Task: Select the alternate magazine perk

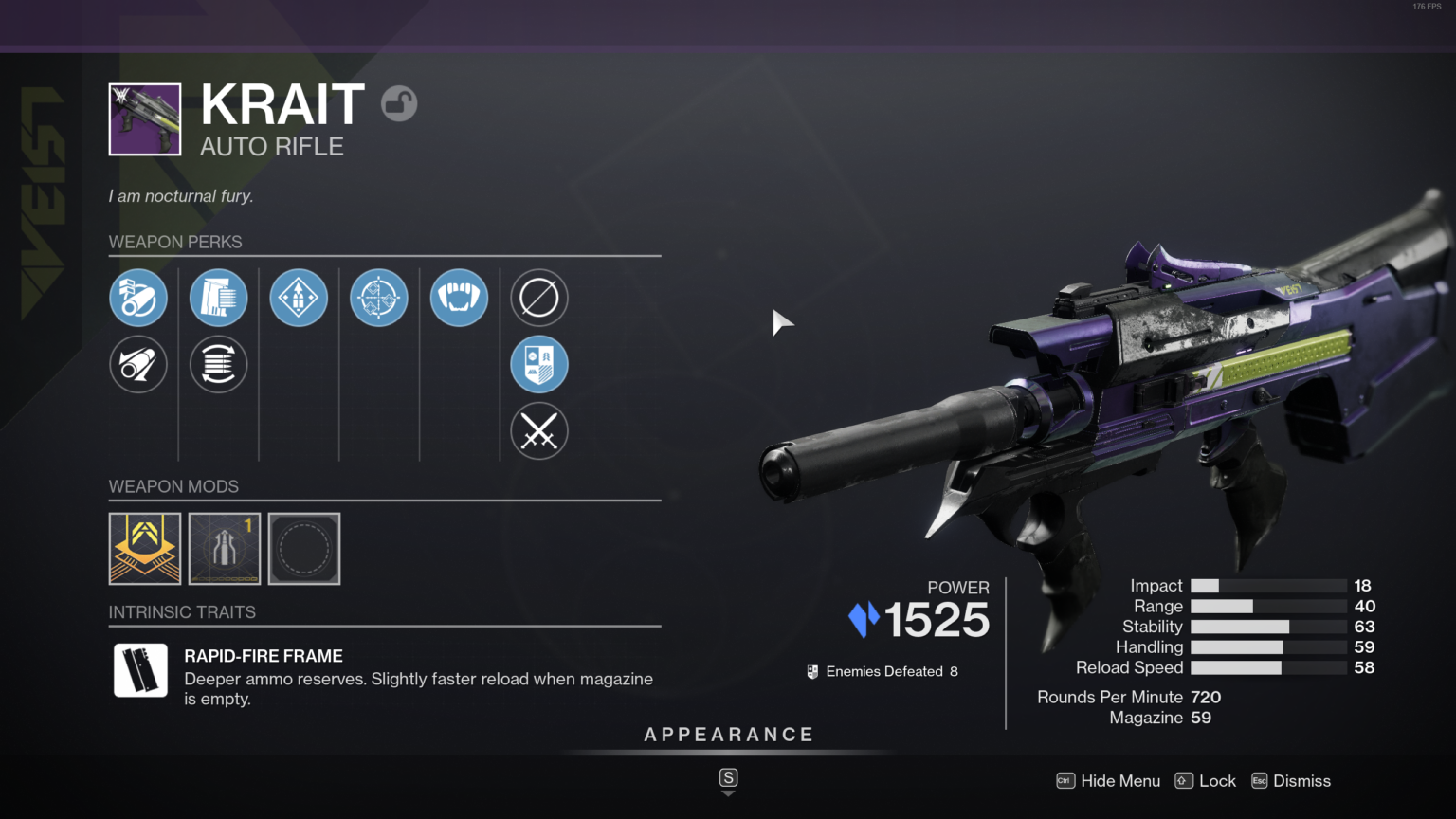Action: point(218,364)
